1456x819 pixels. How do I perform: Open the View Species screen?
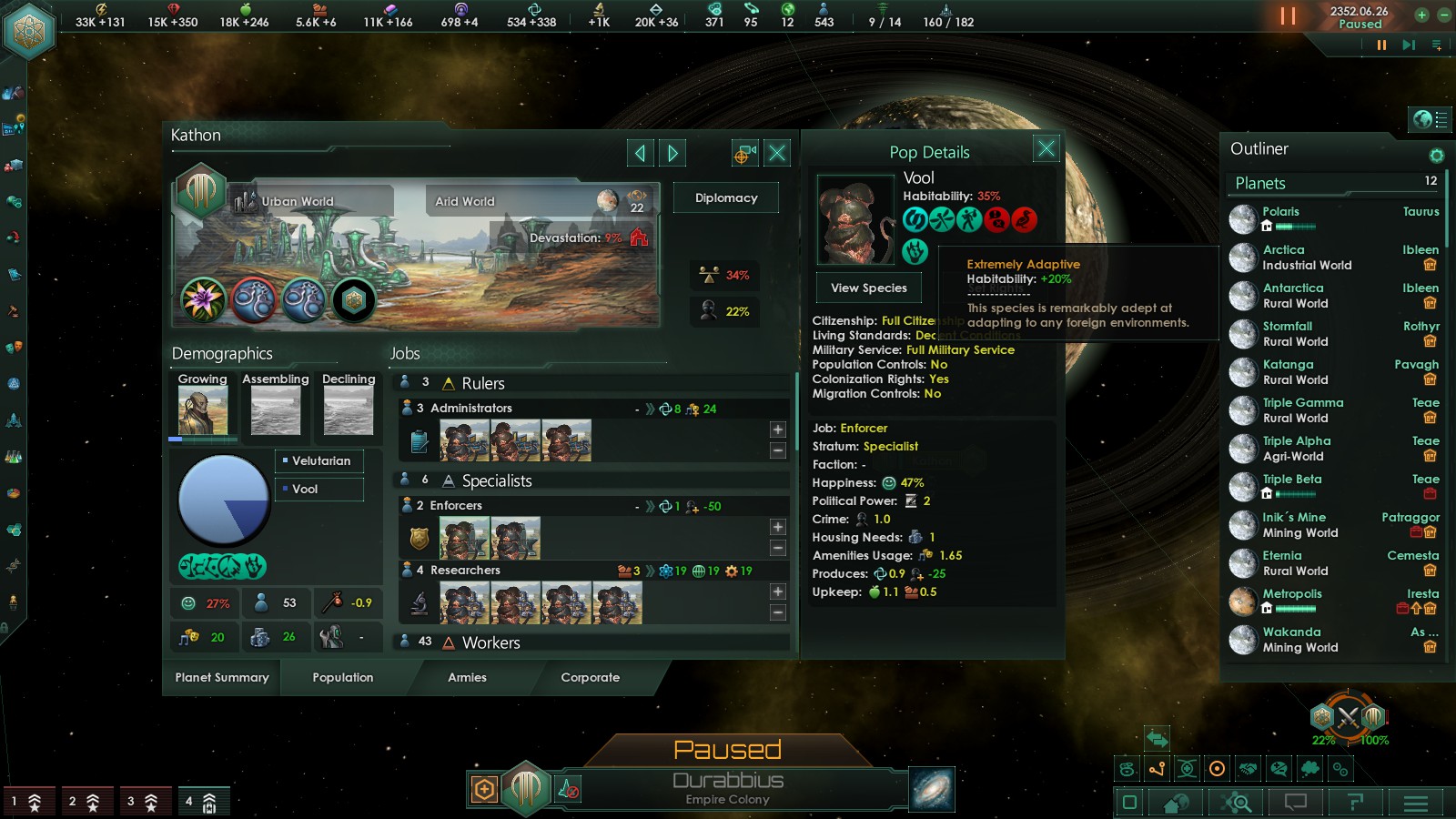pos(868,288)
